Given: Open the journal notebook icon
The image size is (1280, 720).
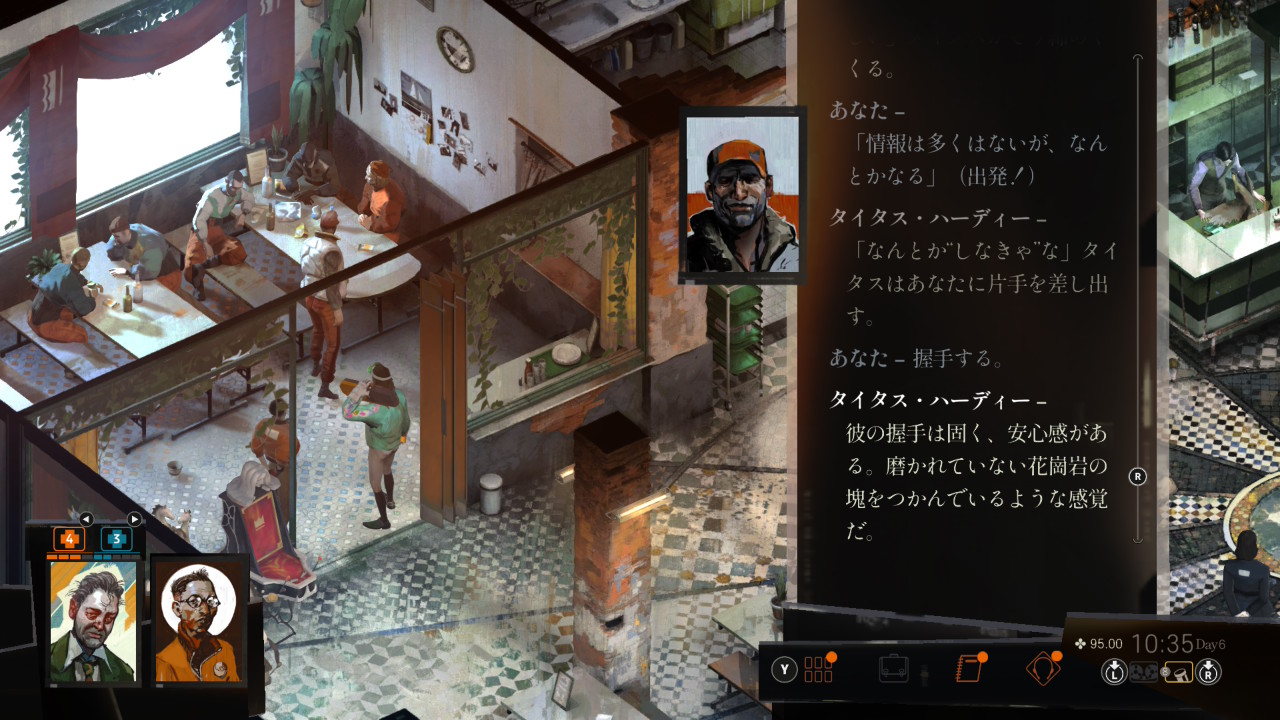Looking at the screenshot, I should pyautogui.click(x=968, y=668).
